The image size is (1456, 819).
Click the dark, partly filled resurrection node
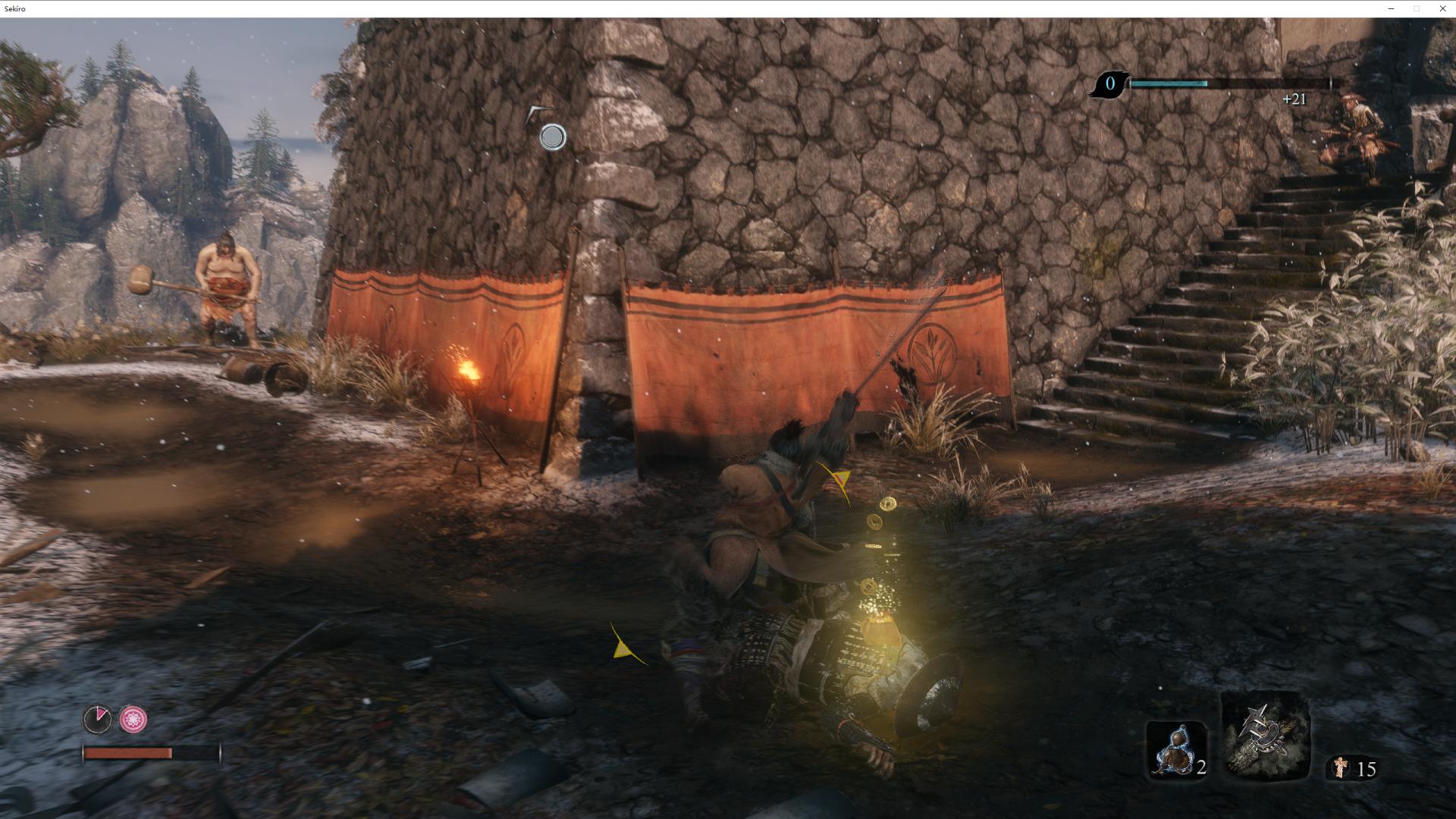pyautogui.click(x=97, y=719)
